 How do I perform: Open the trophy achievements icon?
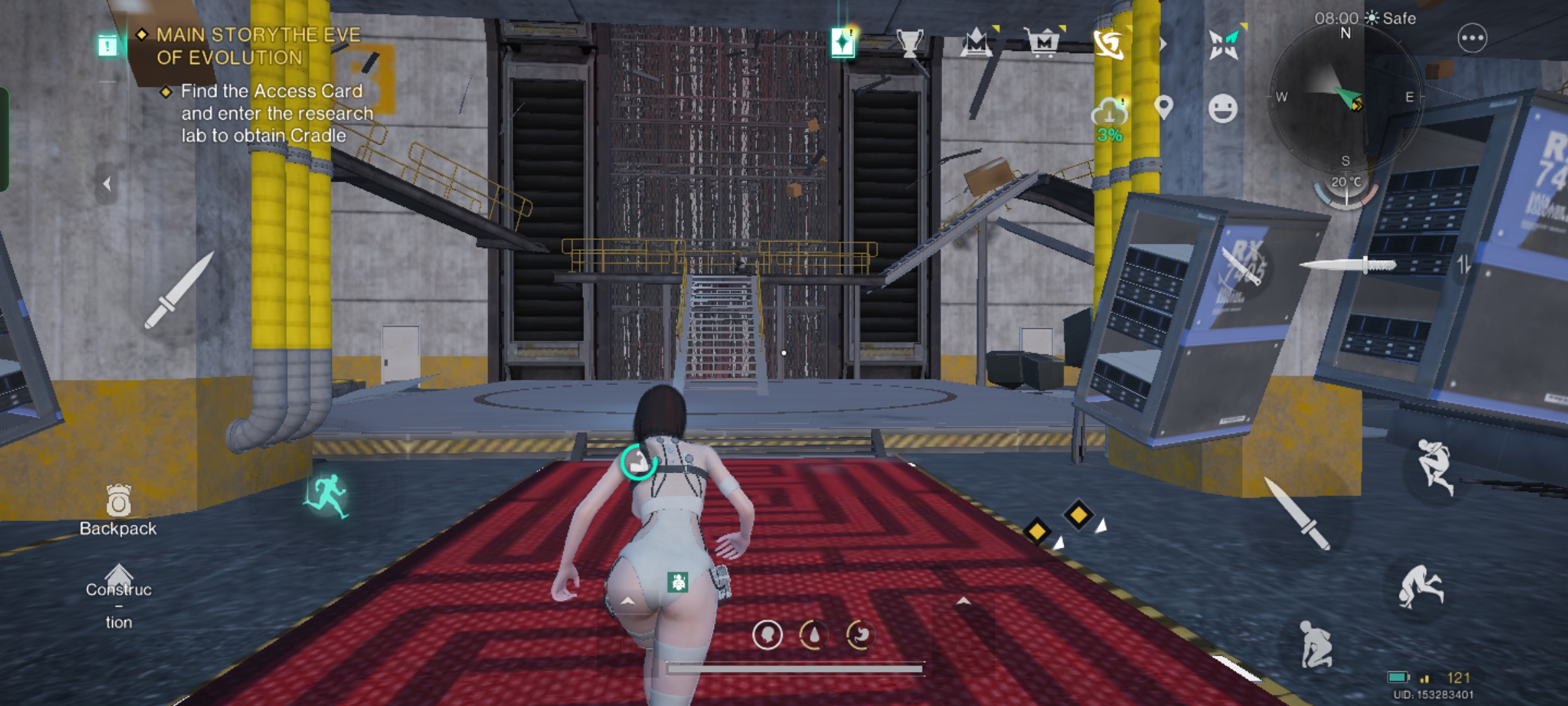tap(909, 43)
